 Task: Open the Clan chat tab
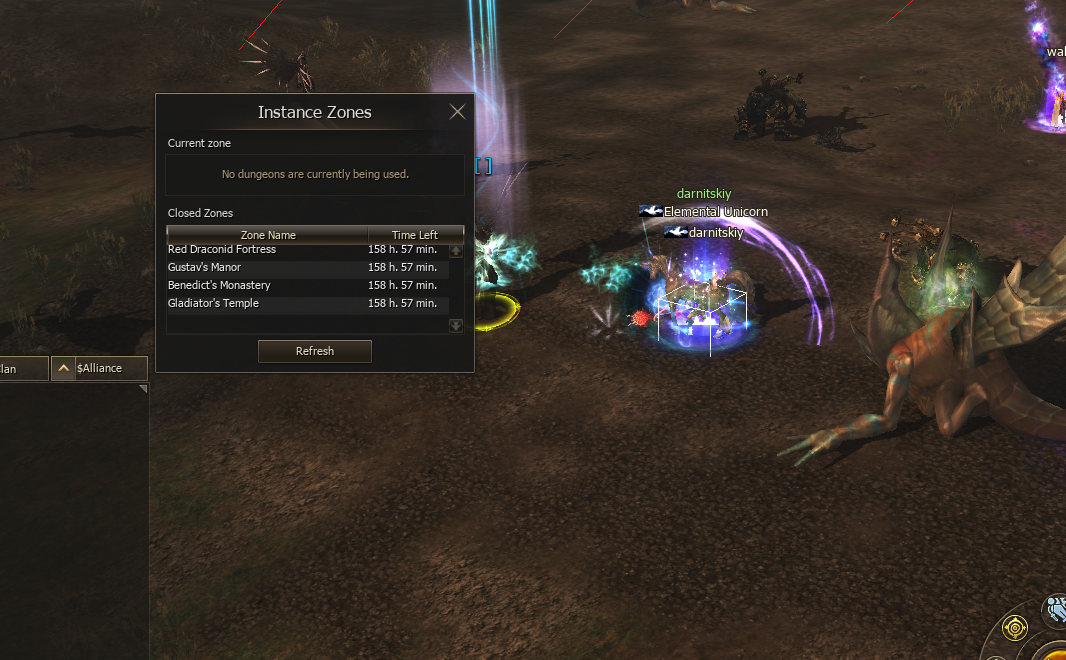(x=22, y=368)
